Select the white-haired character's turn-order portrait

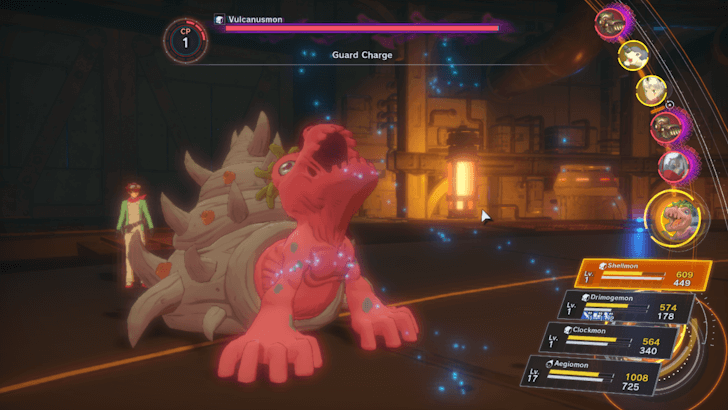click(652, 90)
